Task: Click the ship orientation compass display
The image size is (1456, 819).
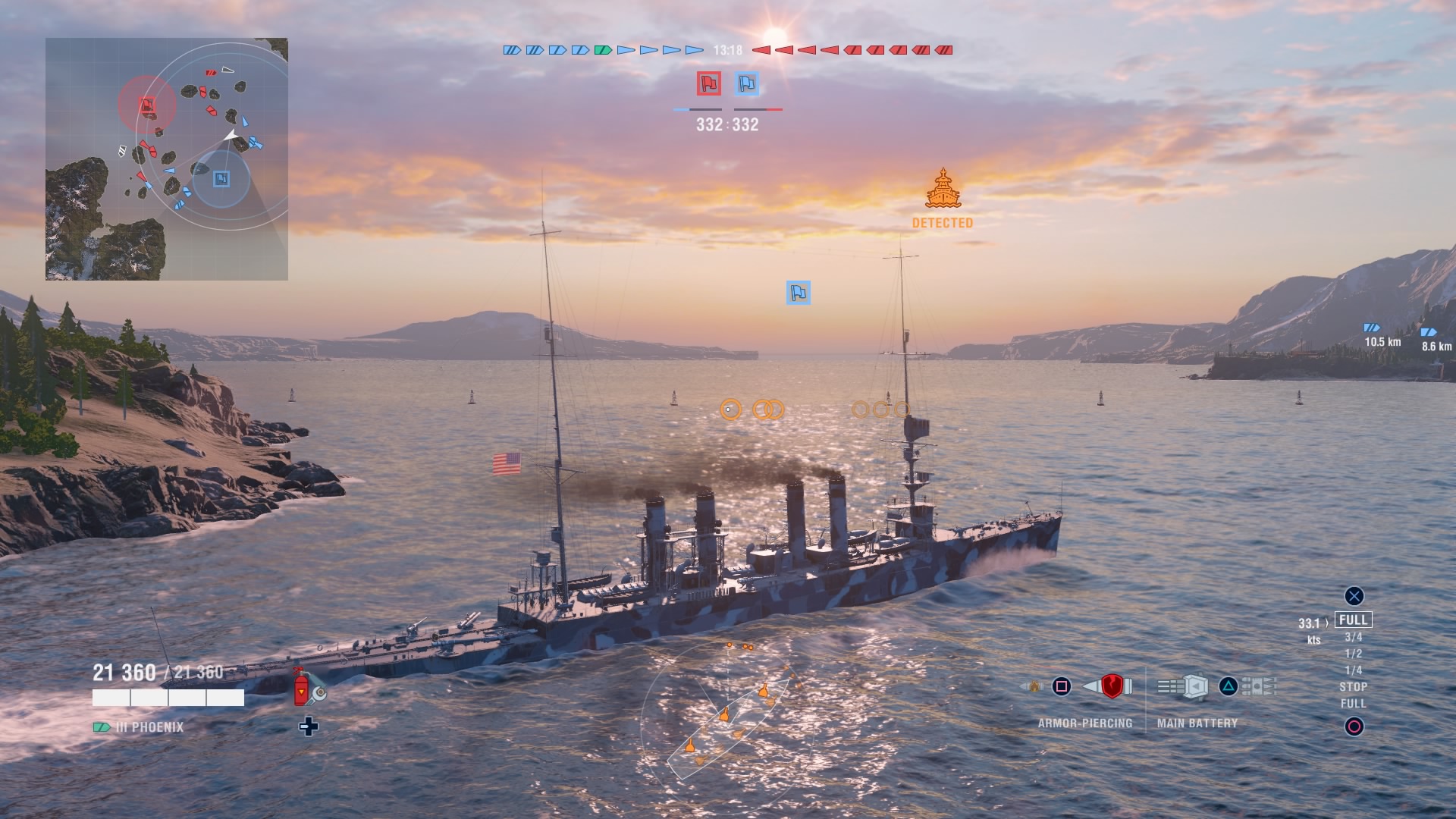Action: click(728, 713)
